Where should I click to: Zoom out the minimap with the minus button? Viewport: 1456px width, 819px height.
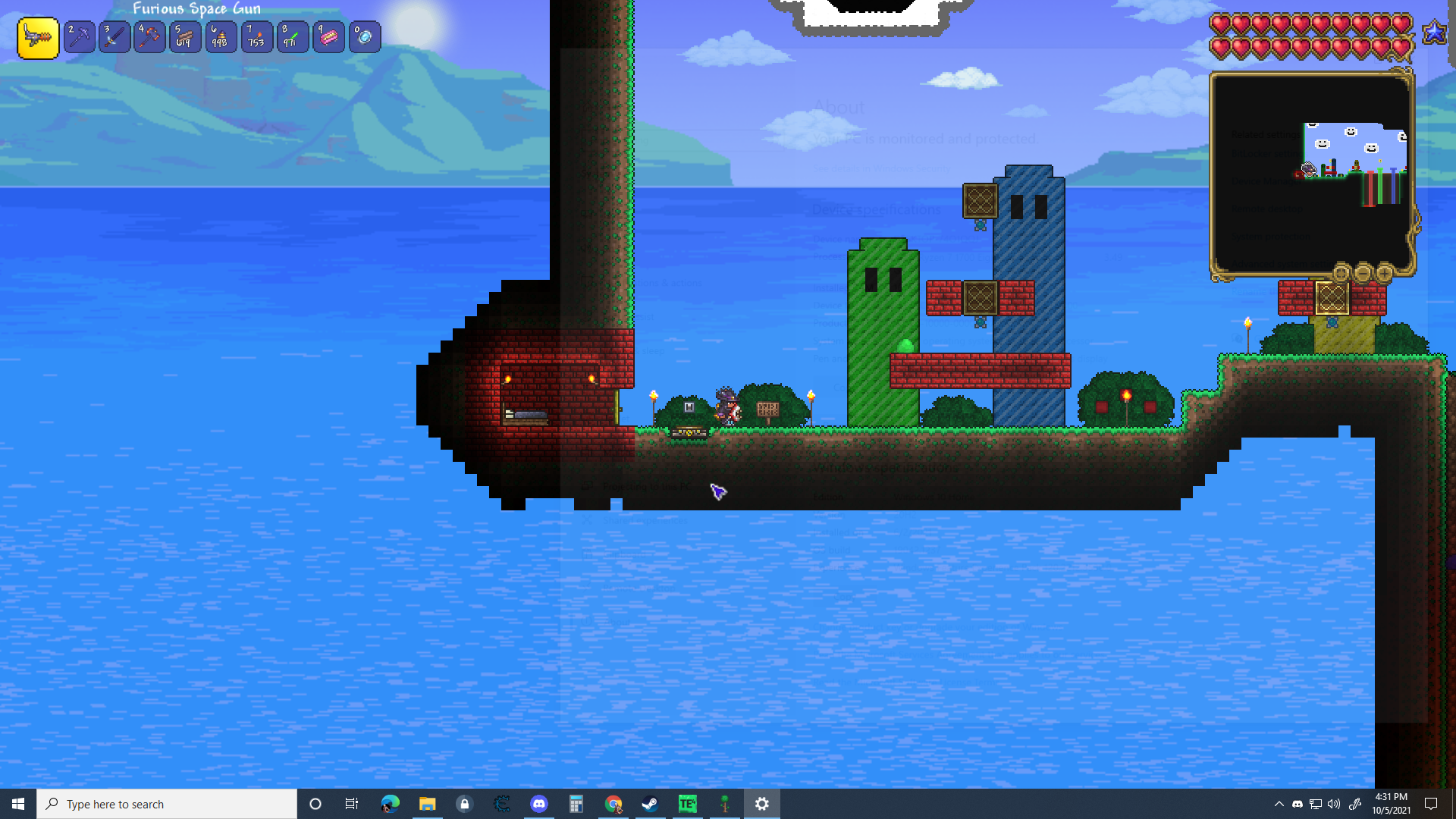(1362, 274)
